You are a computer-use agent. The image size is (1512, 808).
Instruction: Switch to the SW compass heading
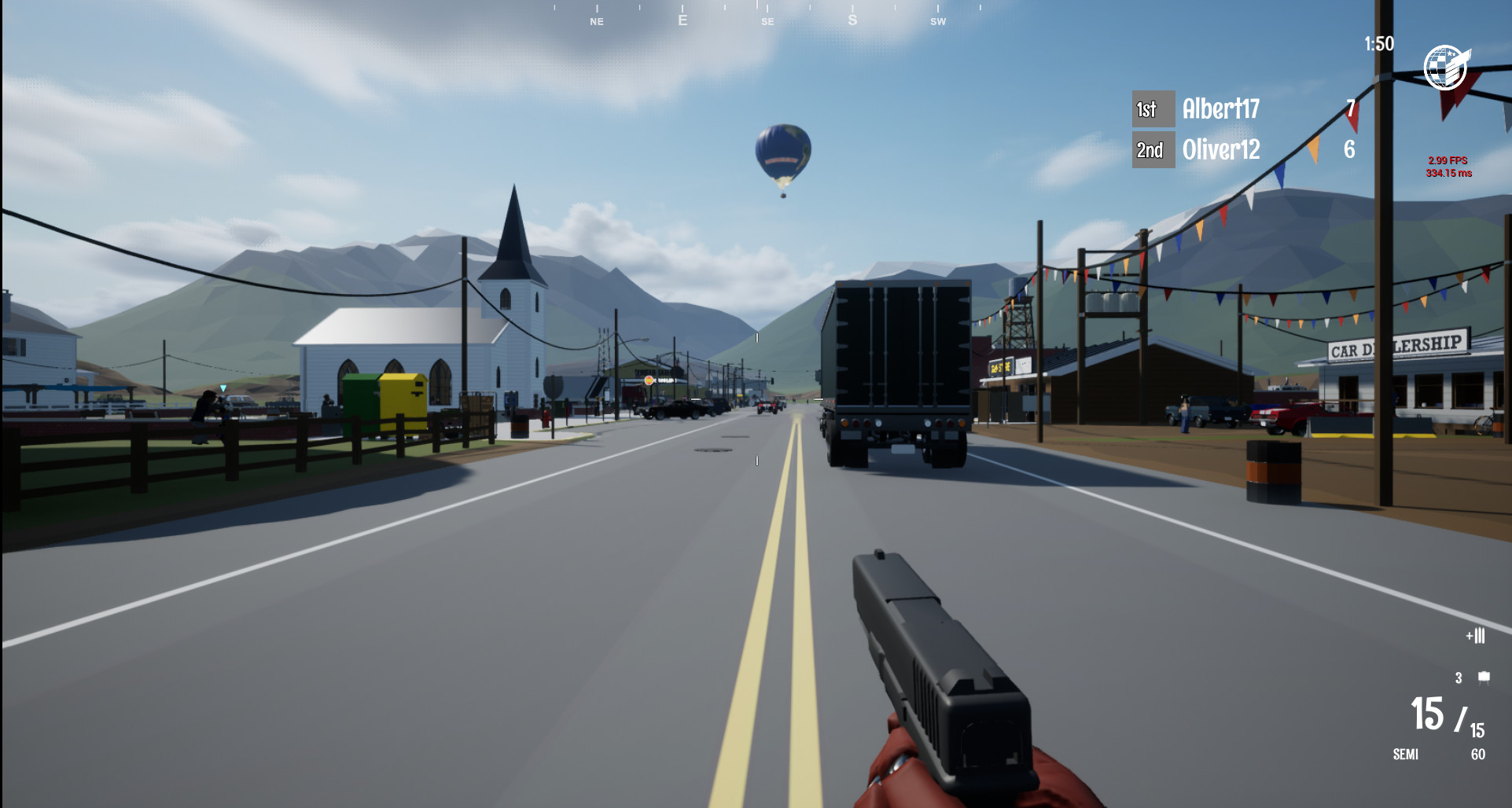[937, 21]
